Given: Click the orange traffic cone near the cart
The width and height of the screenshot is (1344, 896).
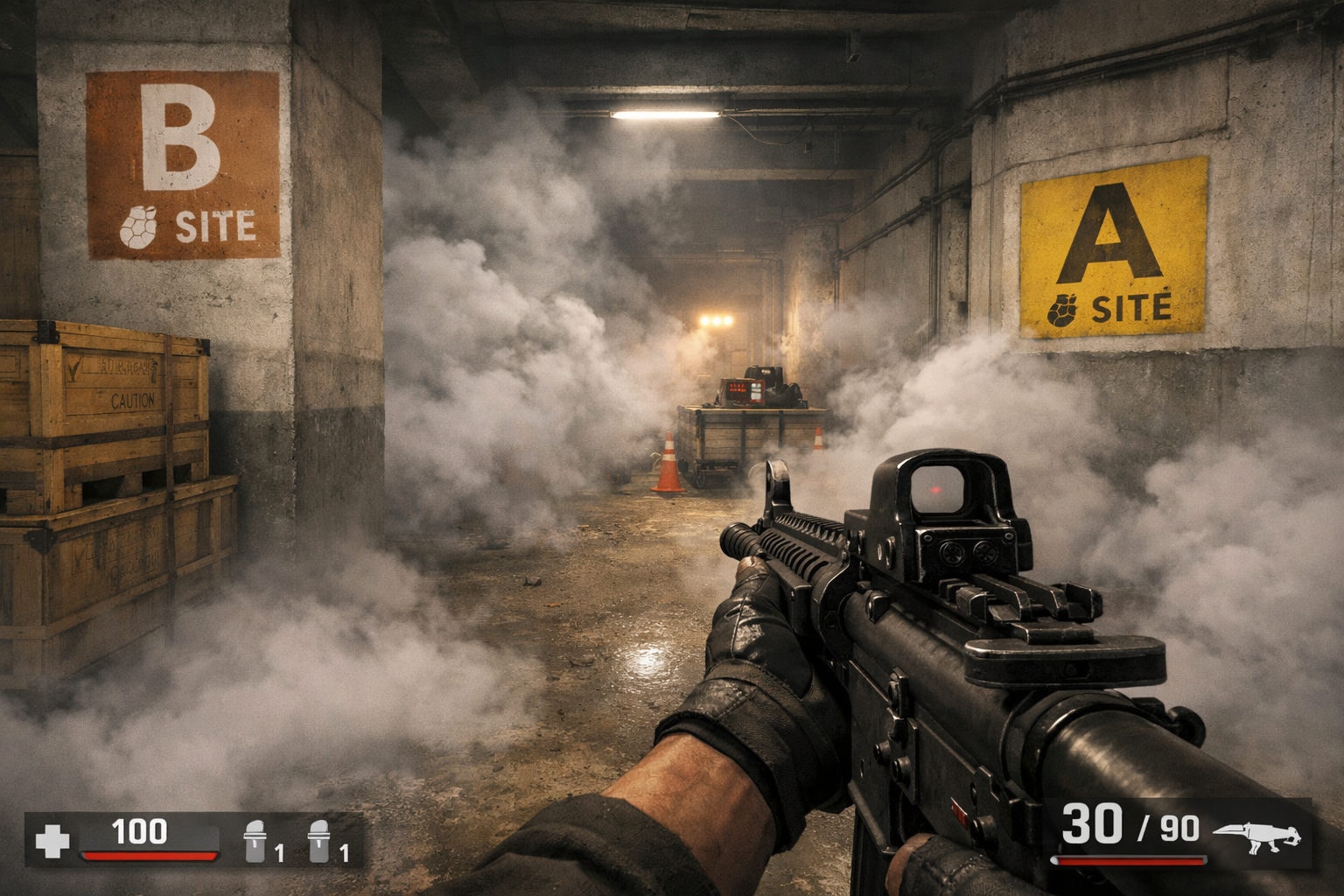Looking at the screenshot, I should [668, 462].
